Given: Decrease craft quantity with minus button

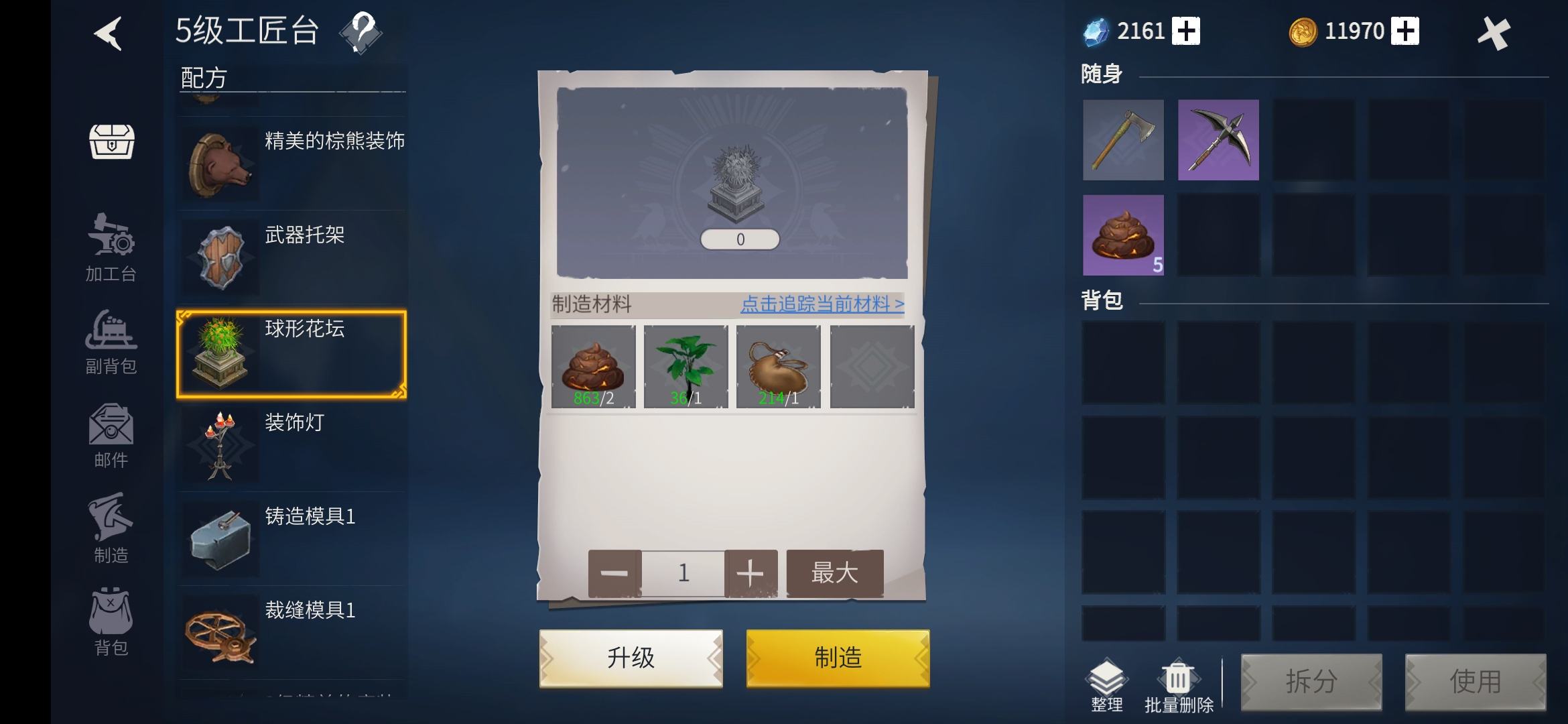Looking at the screenshot, I should (614, 573).
